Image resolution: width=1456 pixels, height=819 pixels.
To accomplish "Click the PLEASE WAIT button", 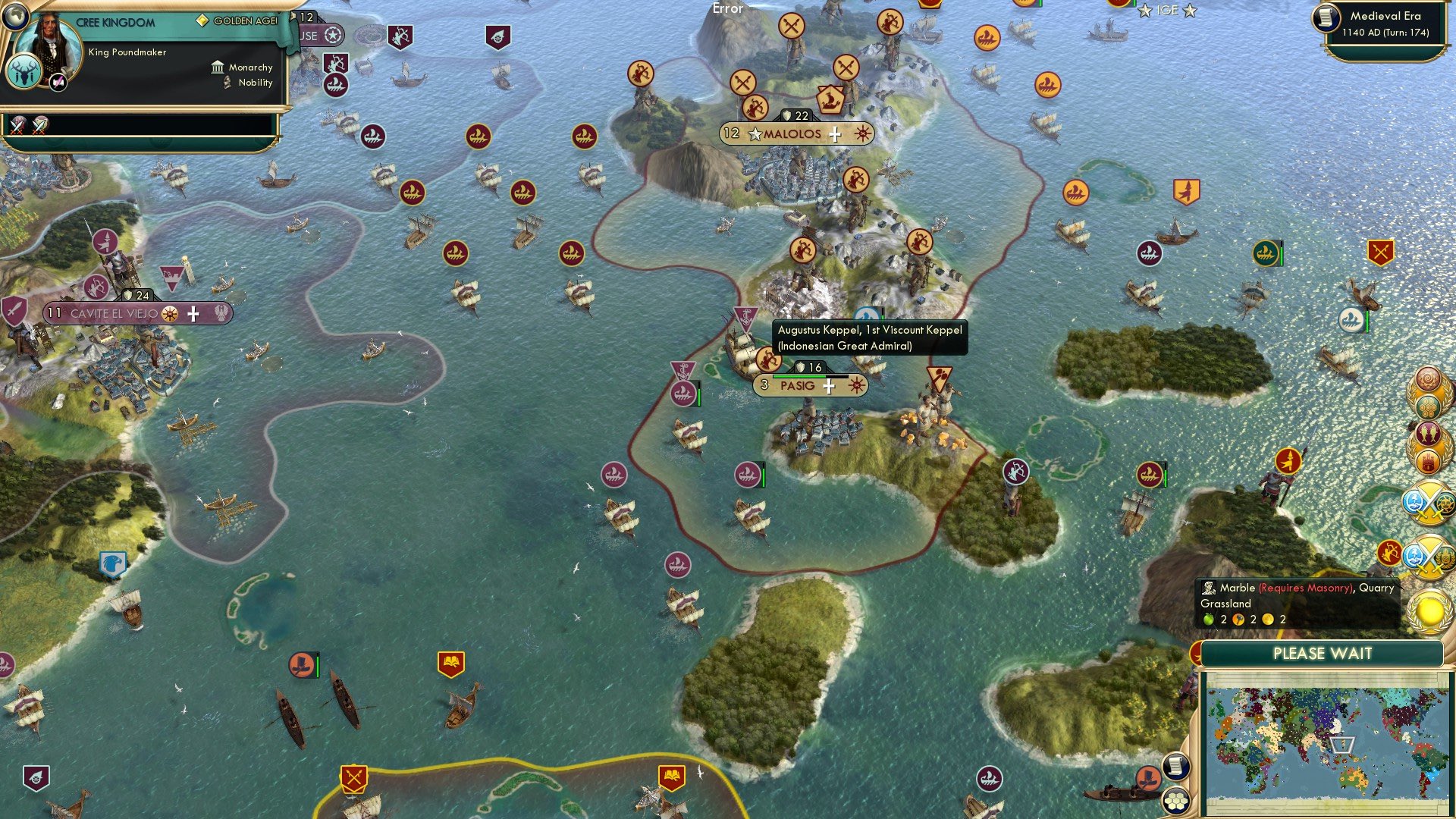I will 1323,653.
